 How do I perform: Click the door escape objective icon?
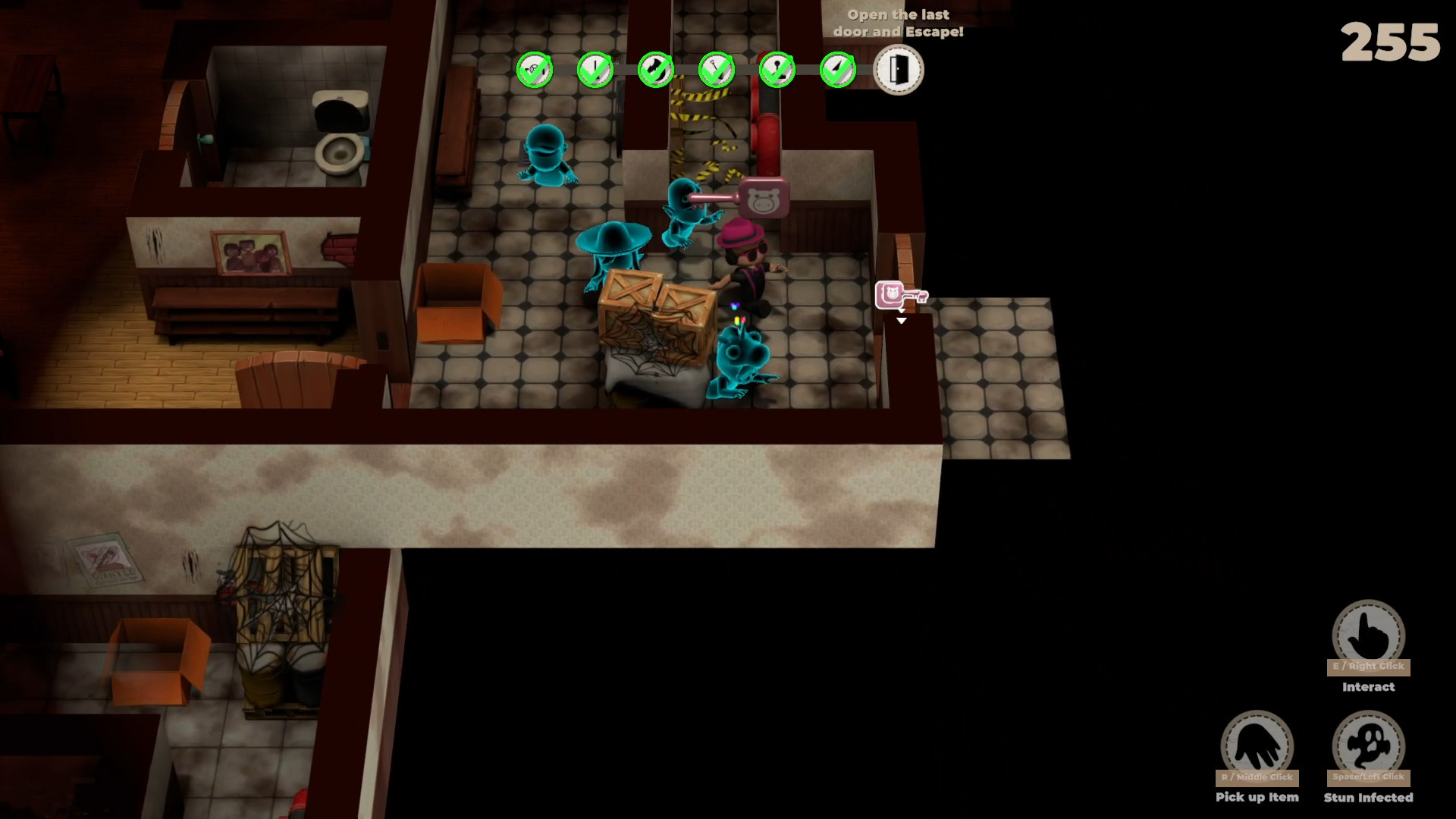tap(899, 69)
